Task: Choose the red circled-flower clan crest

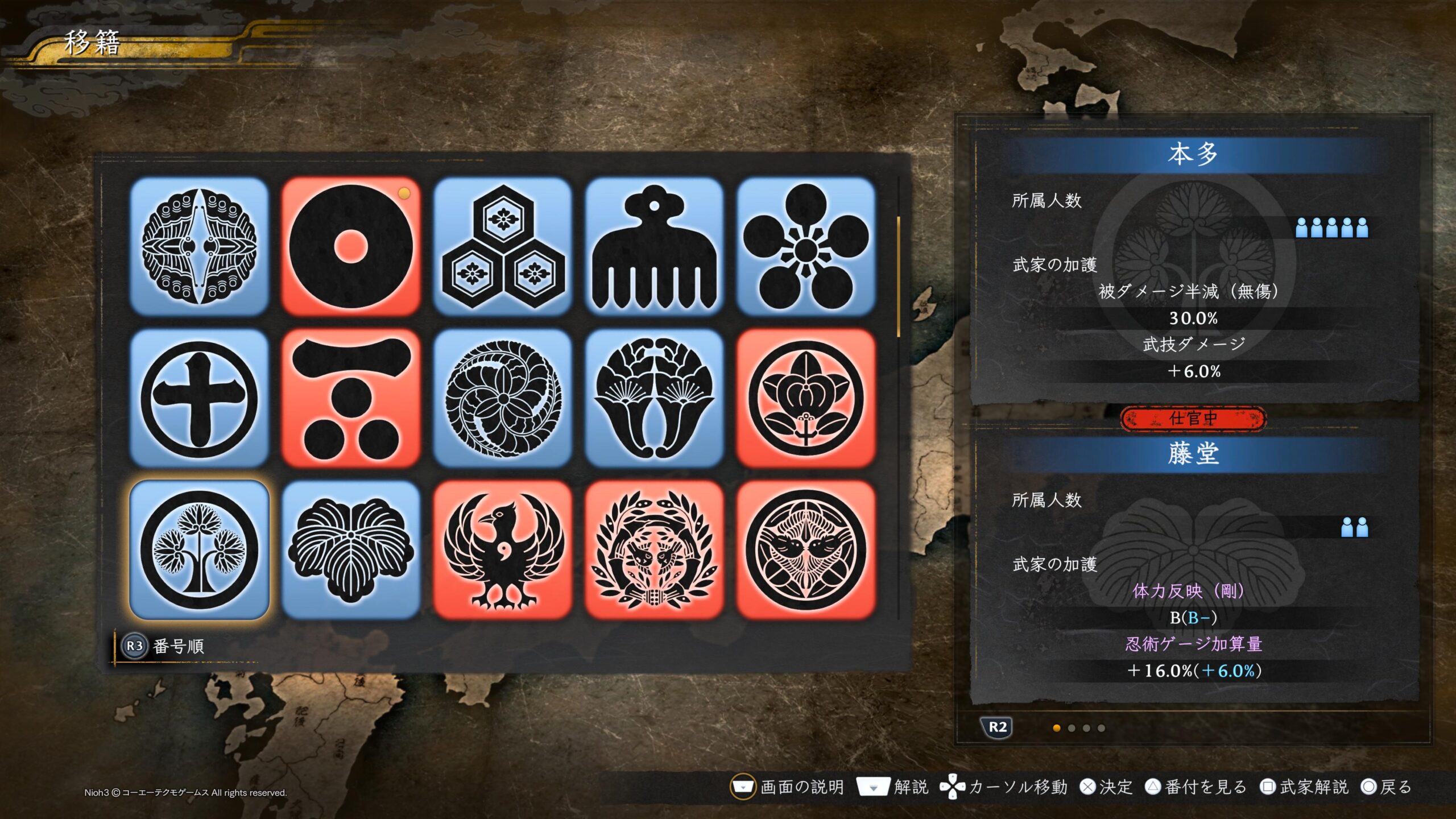Action: pyautogui.click(x=806, y=398)
